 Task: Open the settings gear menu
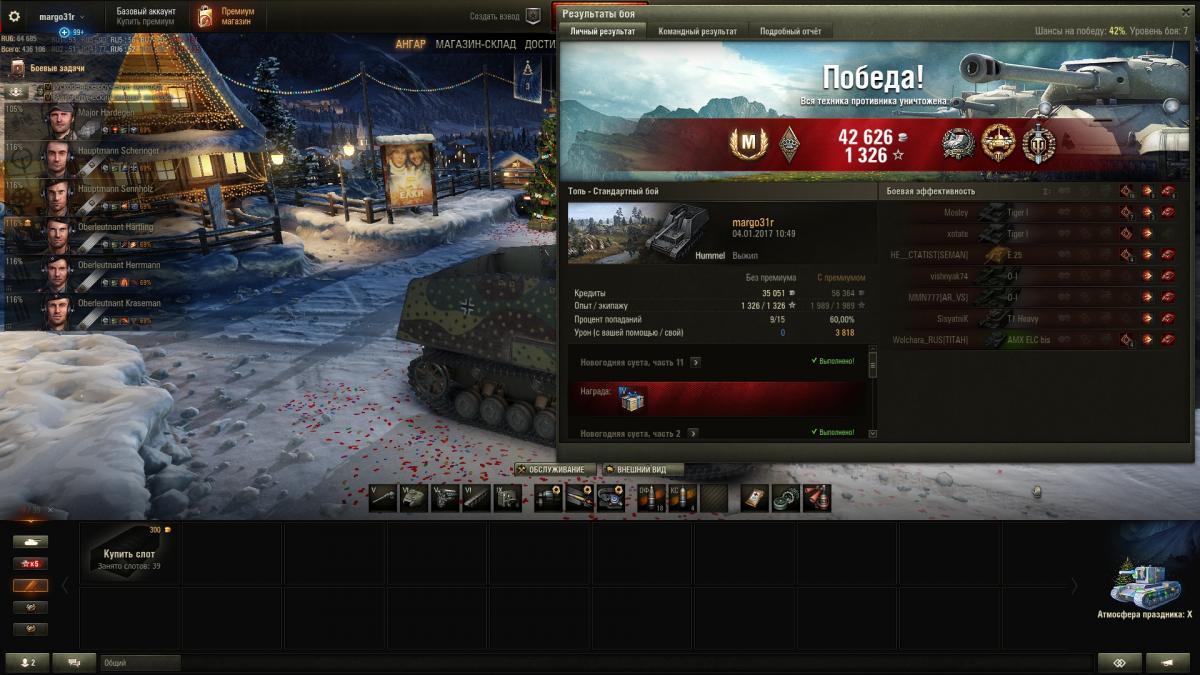14,16
